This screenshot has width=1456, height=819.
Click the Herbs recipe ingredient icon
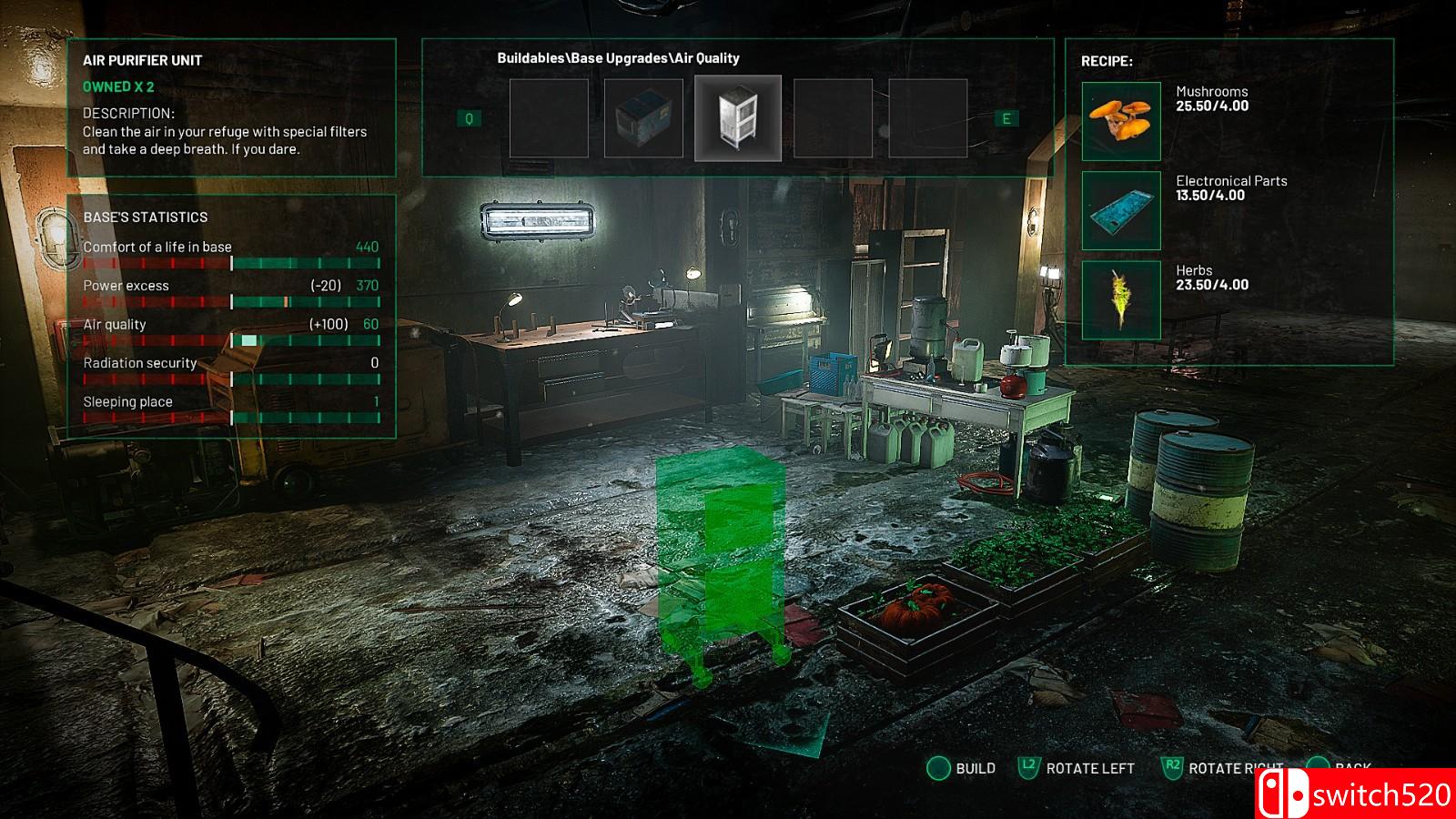click(x=1121, y=299)
